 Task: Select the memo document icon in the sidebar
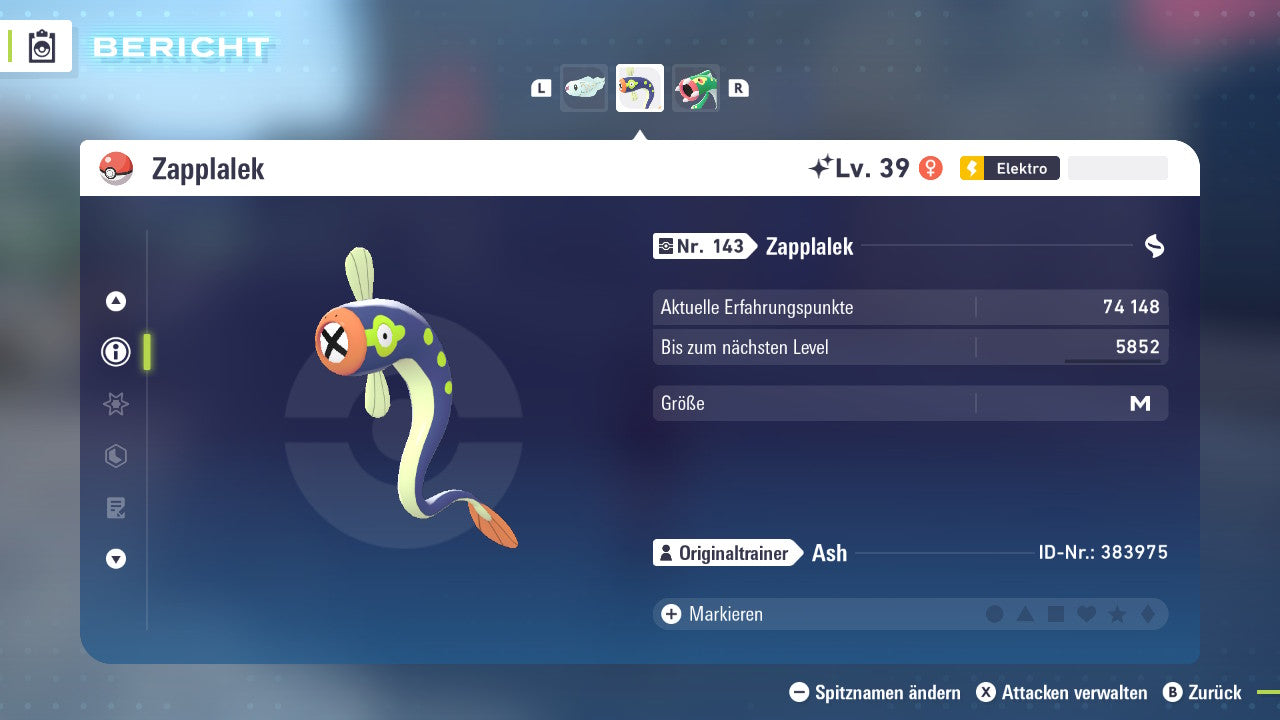click(x=115, y=508)
